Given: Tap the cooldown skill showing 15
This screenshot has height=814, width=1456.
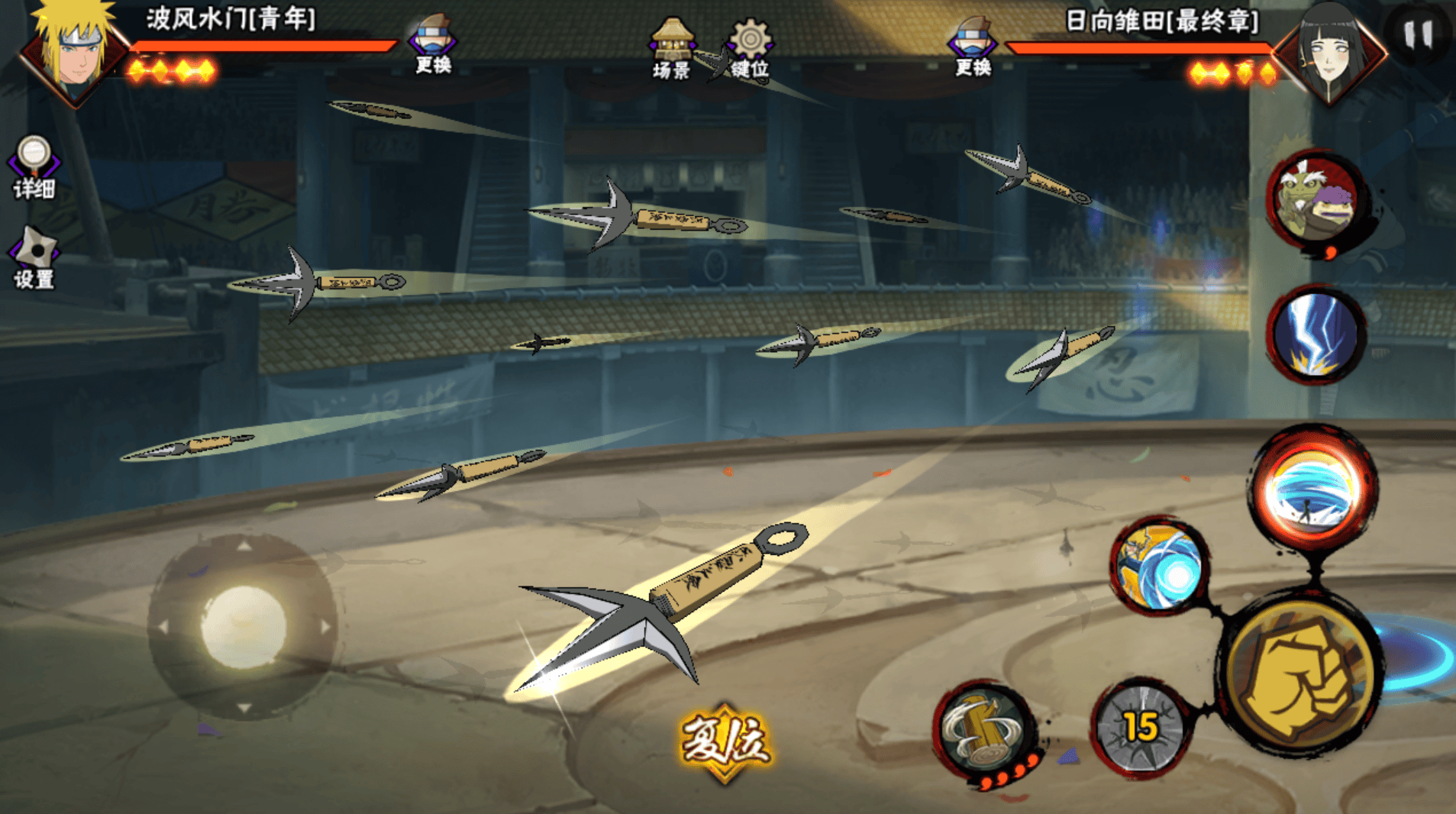Looking at the screenshot, I should tap(1139, 728).
